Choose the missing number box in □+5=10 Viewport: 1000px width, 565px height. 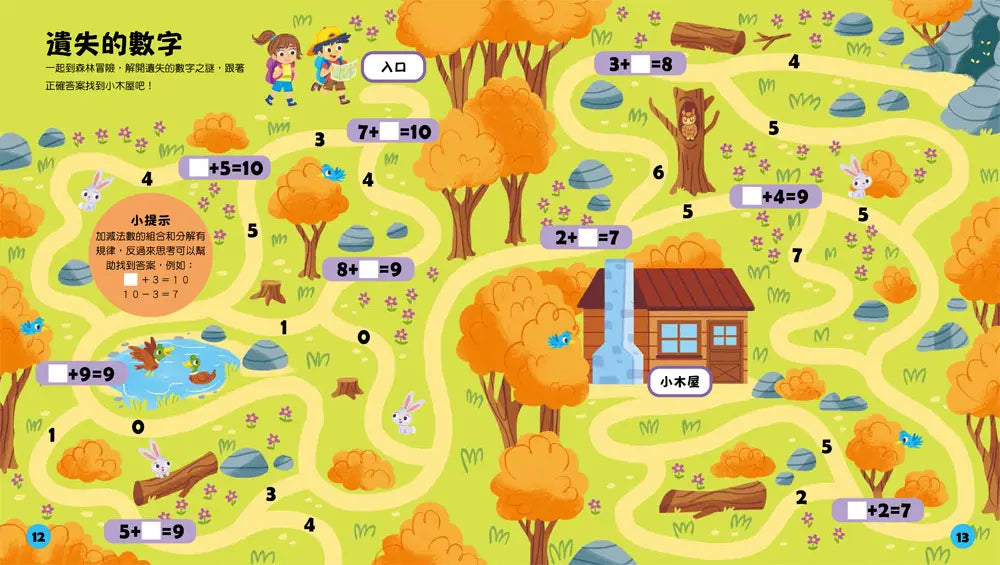pos(197,168)
